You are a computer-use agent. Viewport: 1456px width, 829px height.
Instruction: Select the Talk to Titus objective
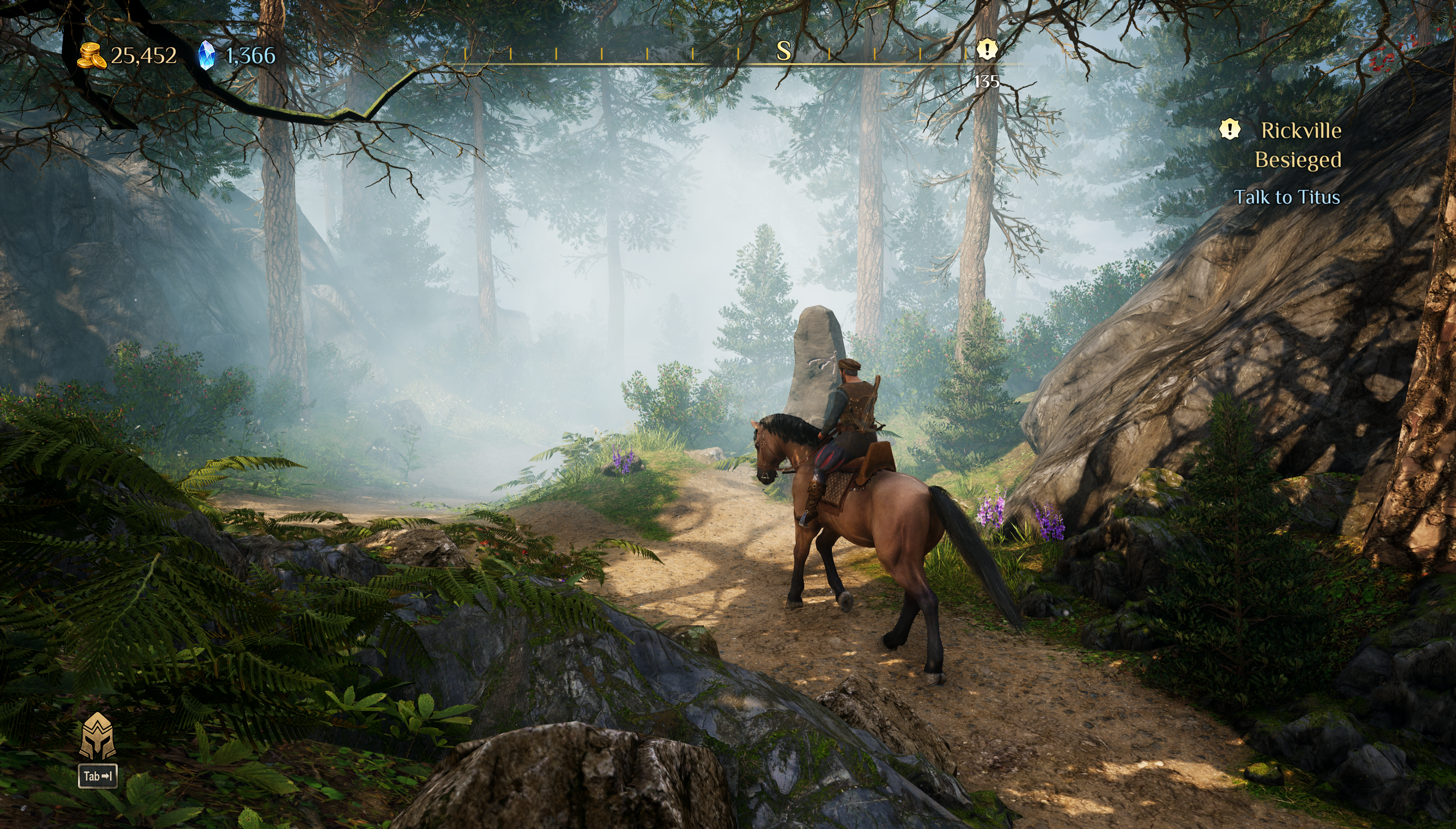click(1286, 197)
